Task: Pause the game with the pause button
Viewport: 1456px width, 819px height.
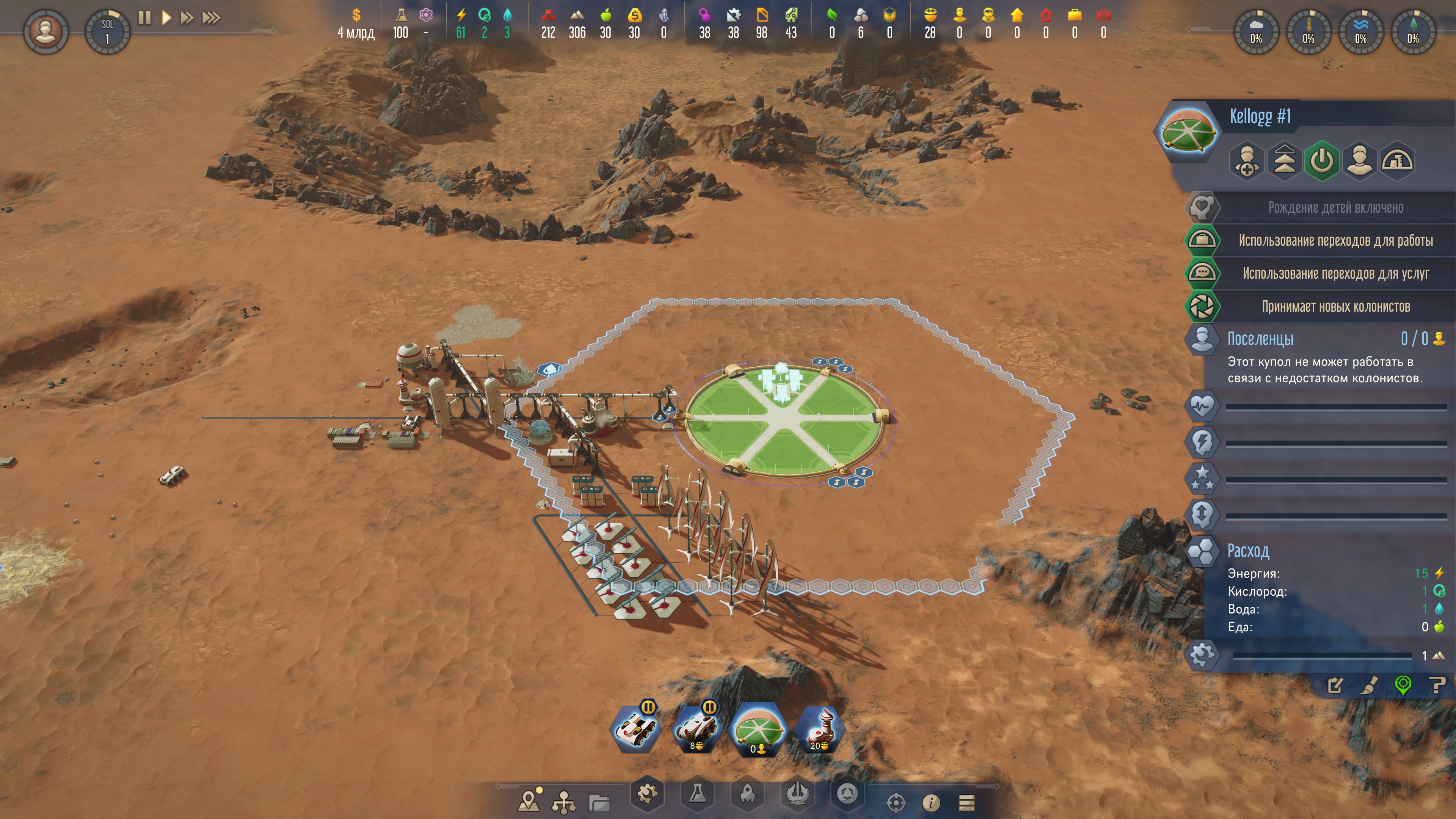Action: click(145, 18)
